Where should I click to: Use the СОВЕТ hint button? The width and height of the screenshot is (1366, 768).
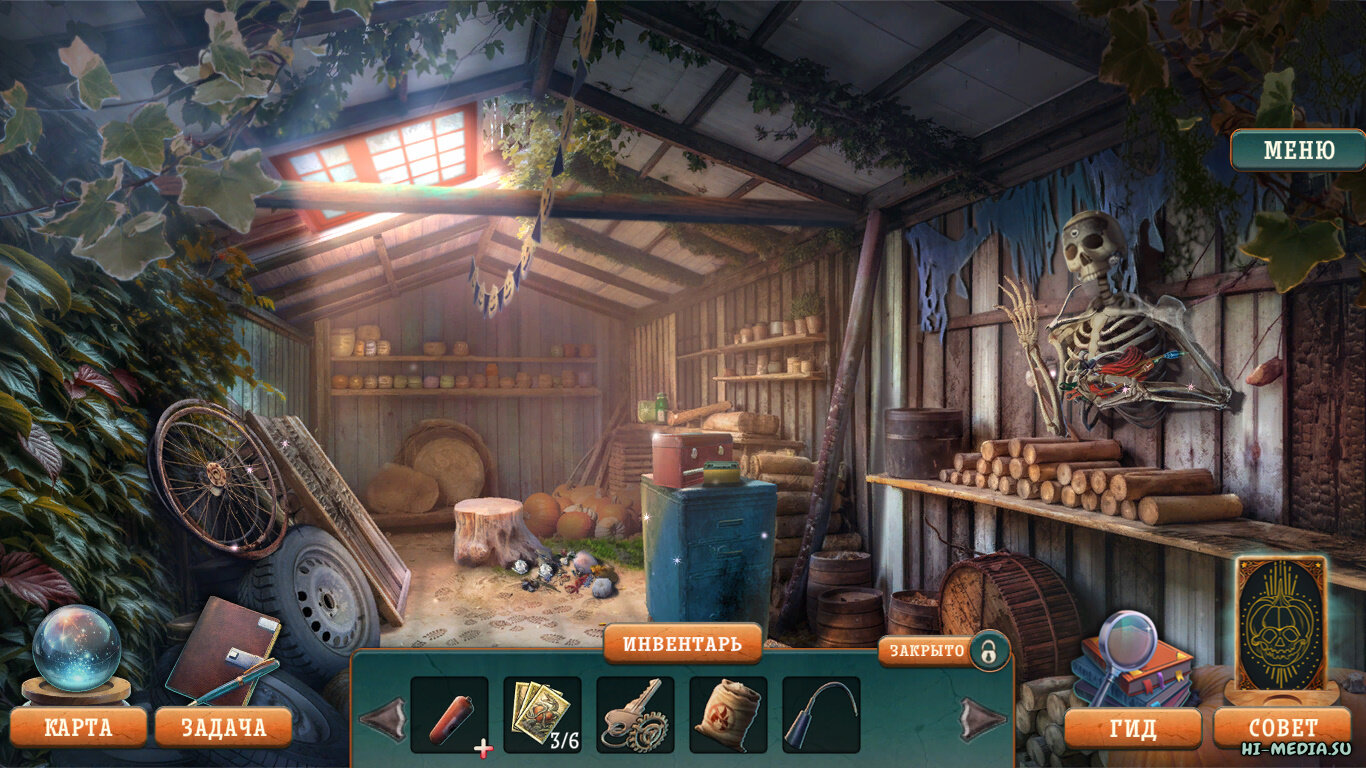(1283, 728)
